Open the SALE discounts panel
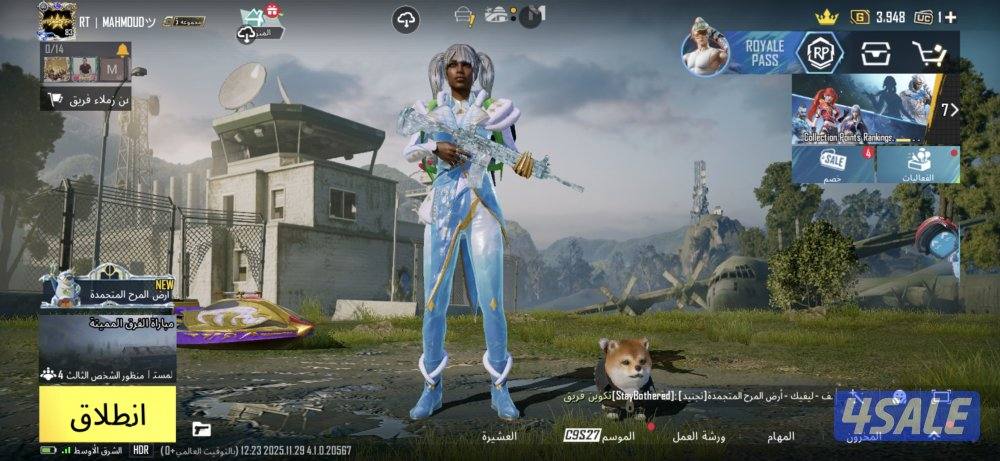 pyautogui.click(x=833, y=165)
